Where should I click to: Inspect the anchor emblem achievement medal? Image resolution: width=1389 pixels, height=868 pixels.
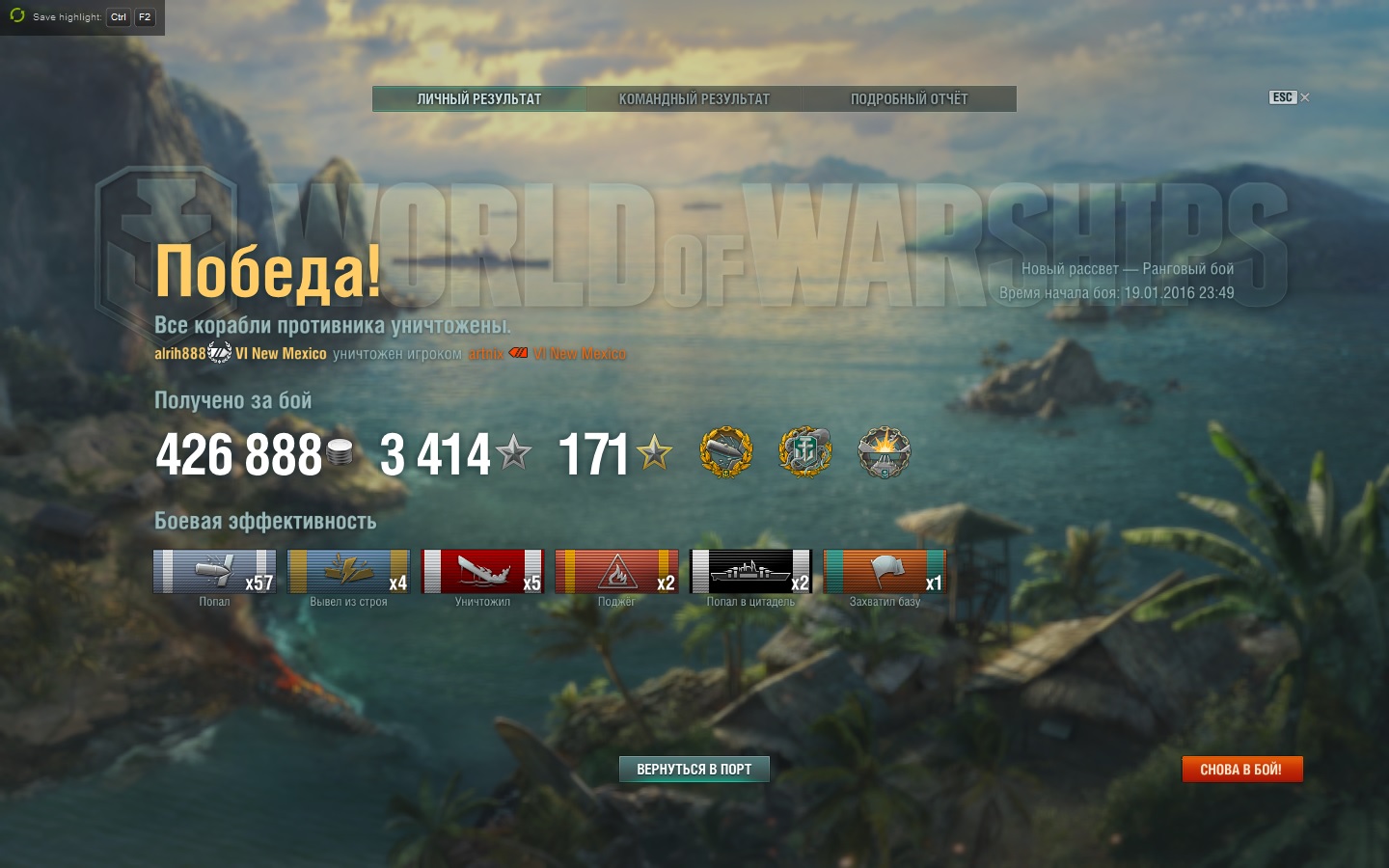[x=804, y=452]
